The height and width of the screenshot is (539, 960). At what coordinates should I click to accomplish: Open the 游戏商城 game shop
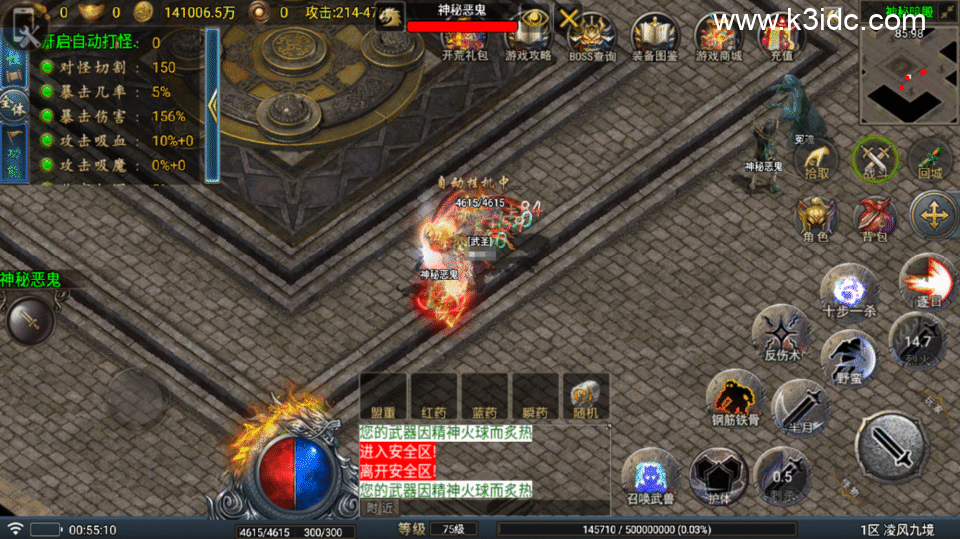click(x=718, y=37)
